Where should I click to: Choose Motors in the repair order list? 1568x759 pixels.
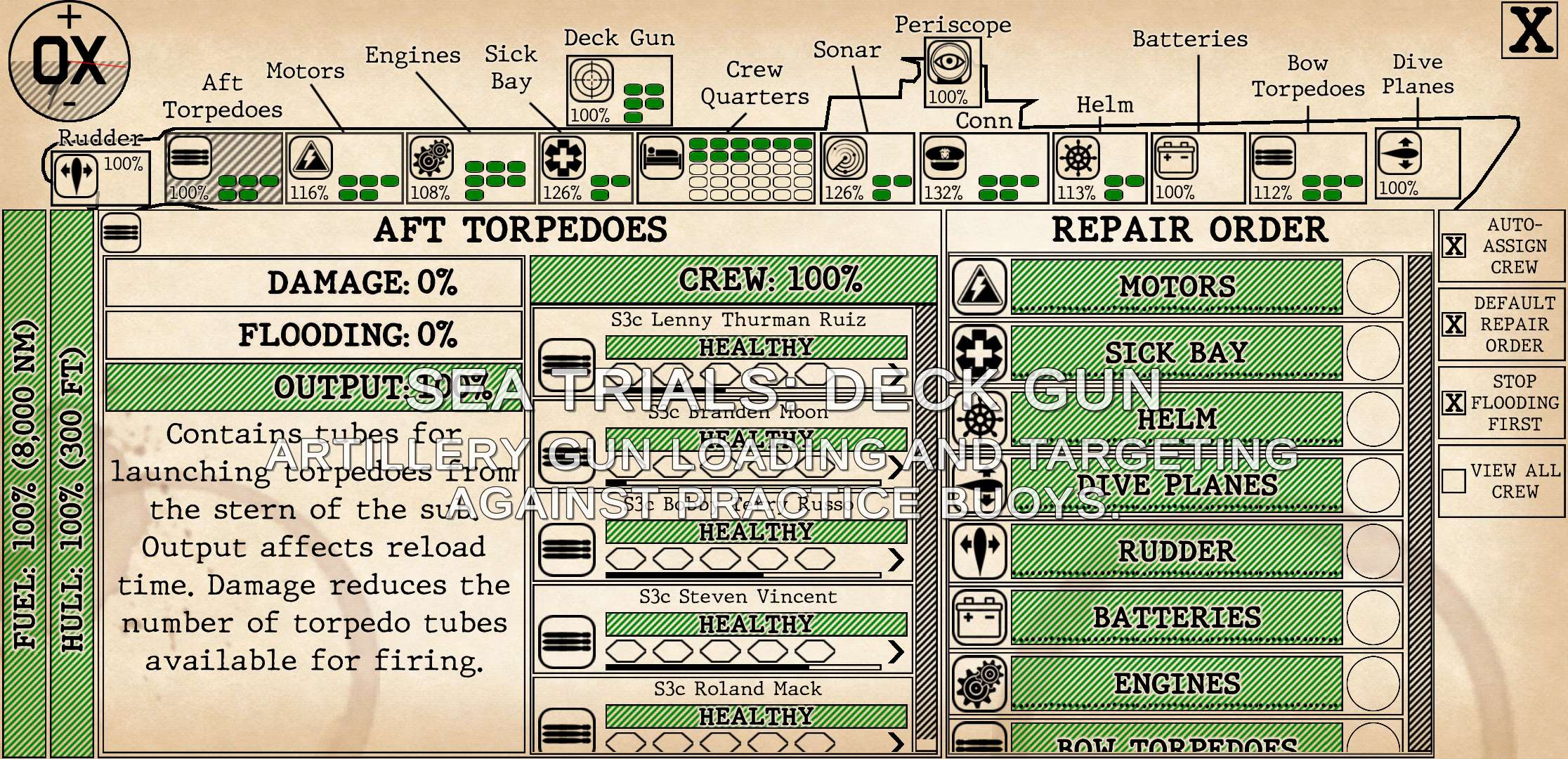click(x=1177, y=286)
